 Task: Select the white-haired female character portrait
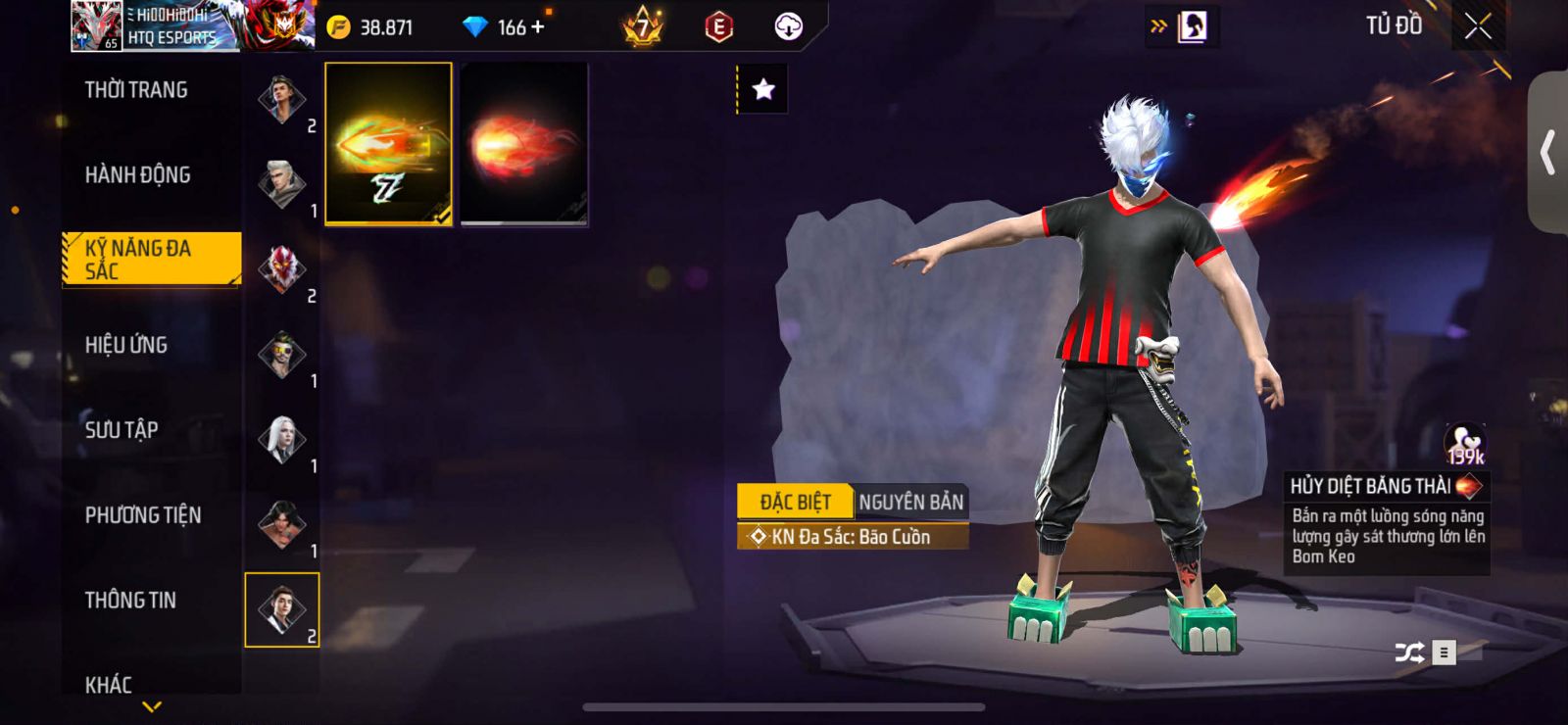point(281,440)
